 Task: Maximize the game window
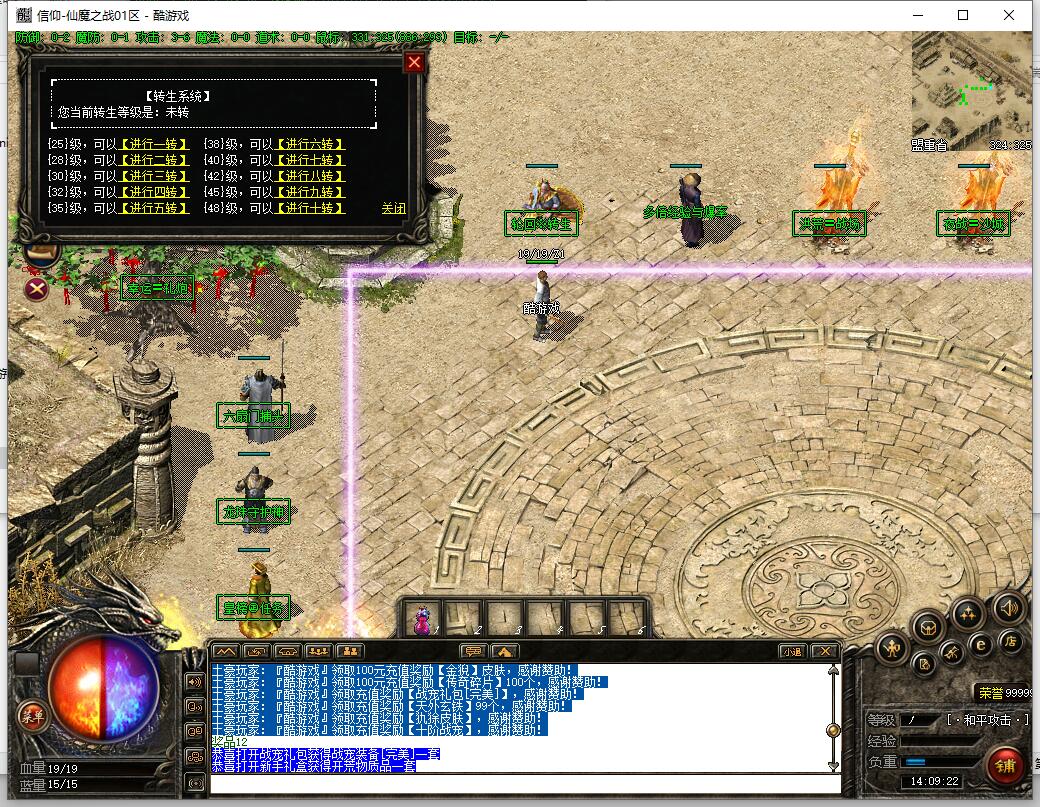pos(963,15)
